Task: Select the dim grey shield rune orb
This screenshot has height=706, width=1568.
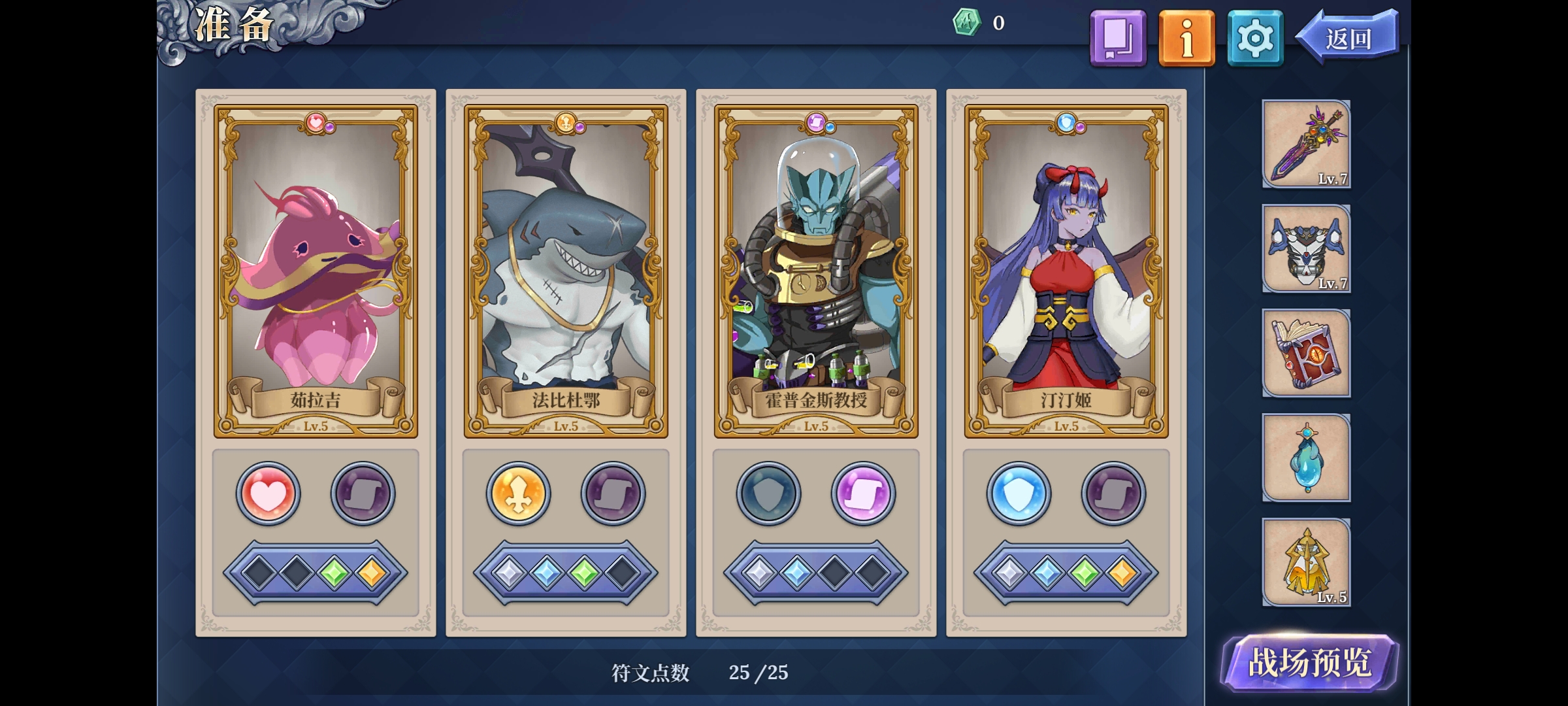Action: coord(768,494)
